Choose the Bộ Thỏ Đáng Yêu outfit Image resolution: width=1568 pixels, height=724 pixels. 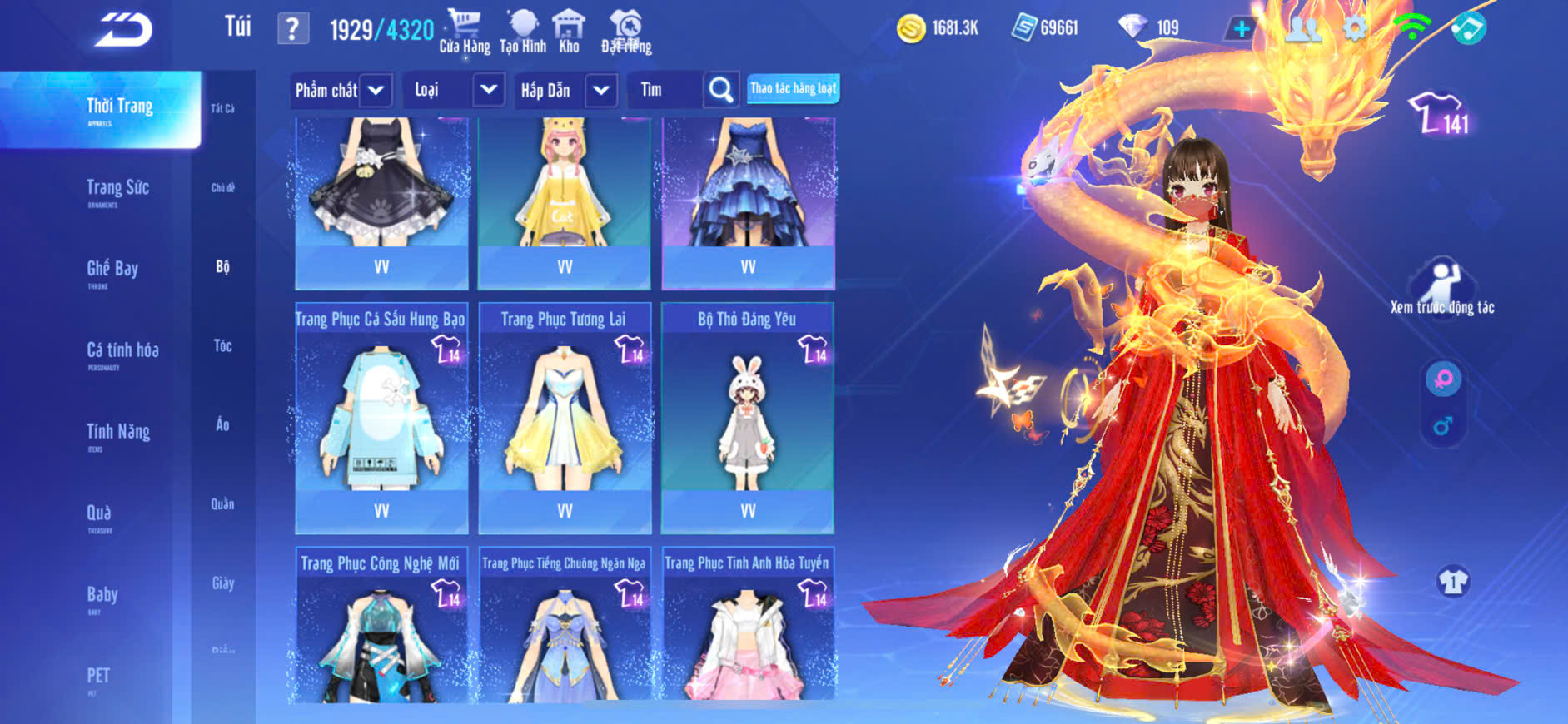click(747, 417)
